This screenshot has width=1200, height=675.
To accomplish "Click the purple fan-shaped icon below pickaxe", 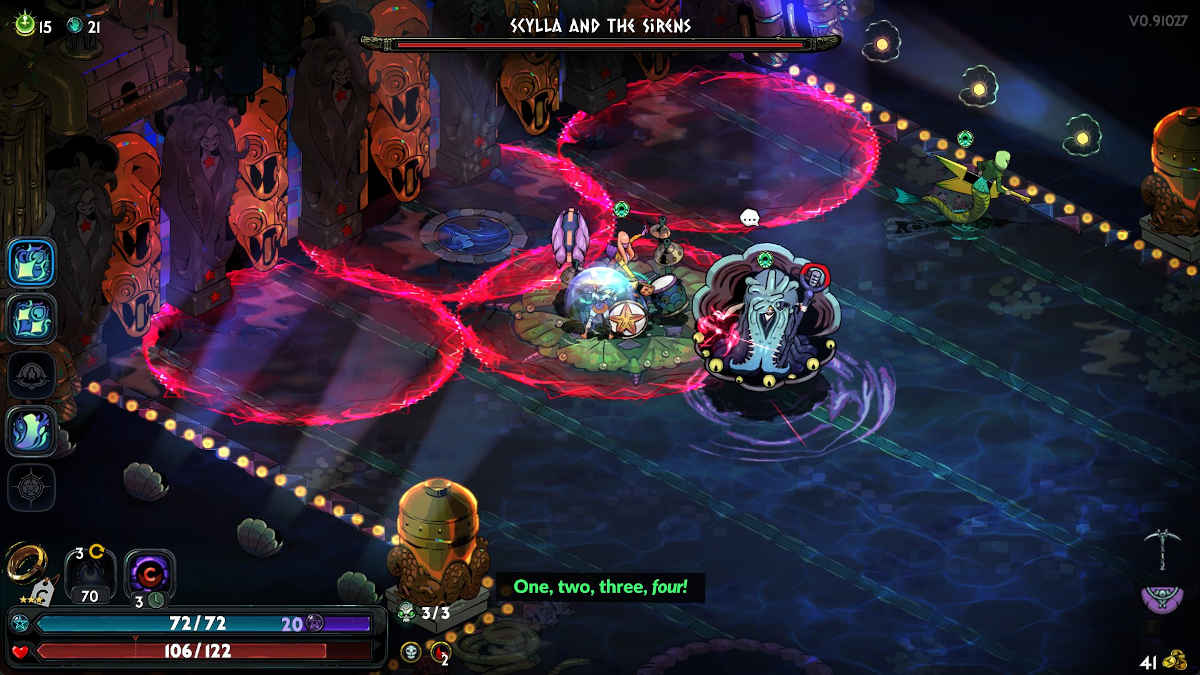I will 1163,599.
